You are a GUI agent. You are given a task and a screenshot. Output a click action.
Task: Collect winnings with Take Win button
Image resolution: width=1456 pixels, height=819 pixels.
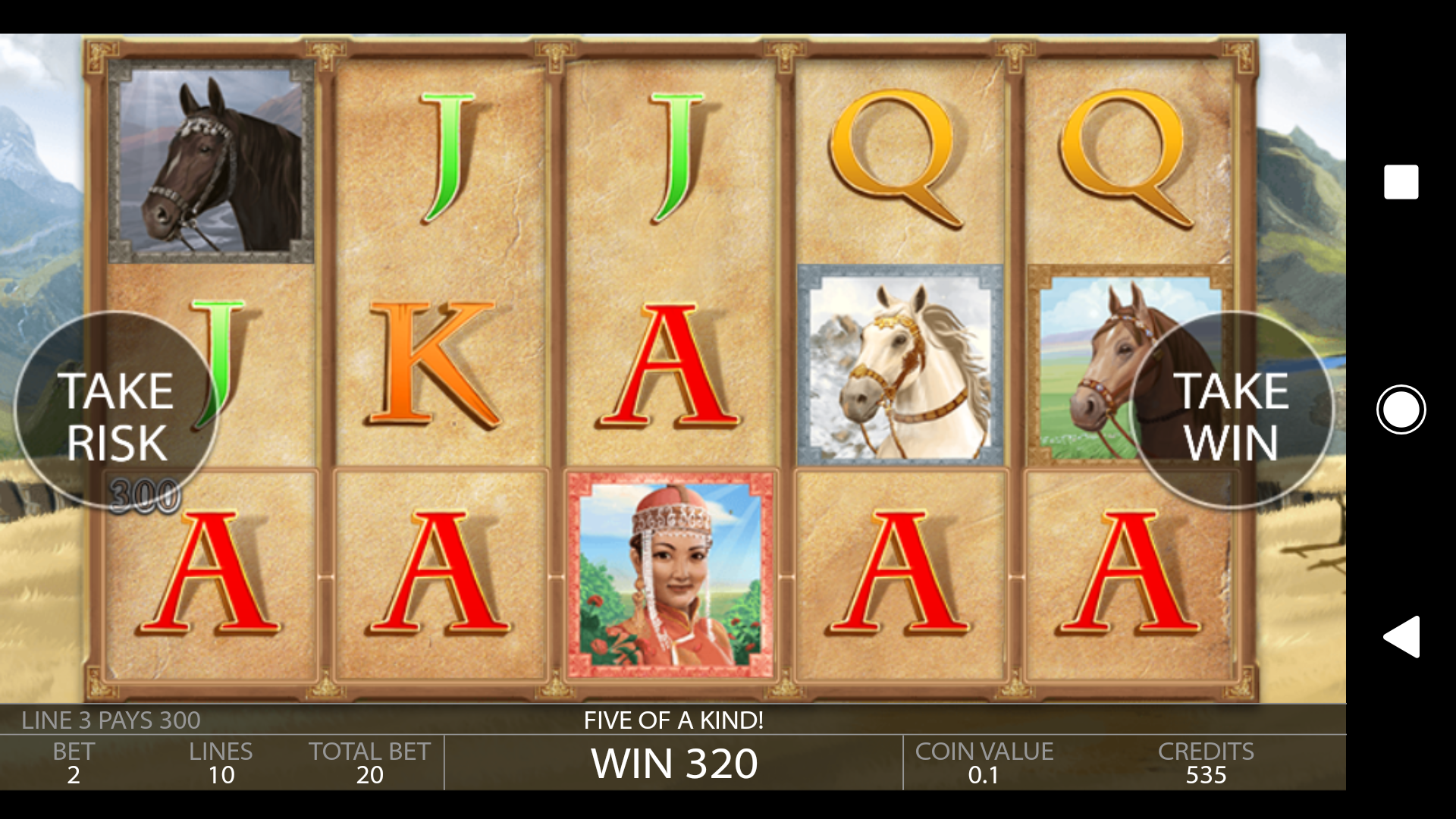[1231, 412]
